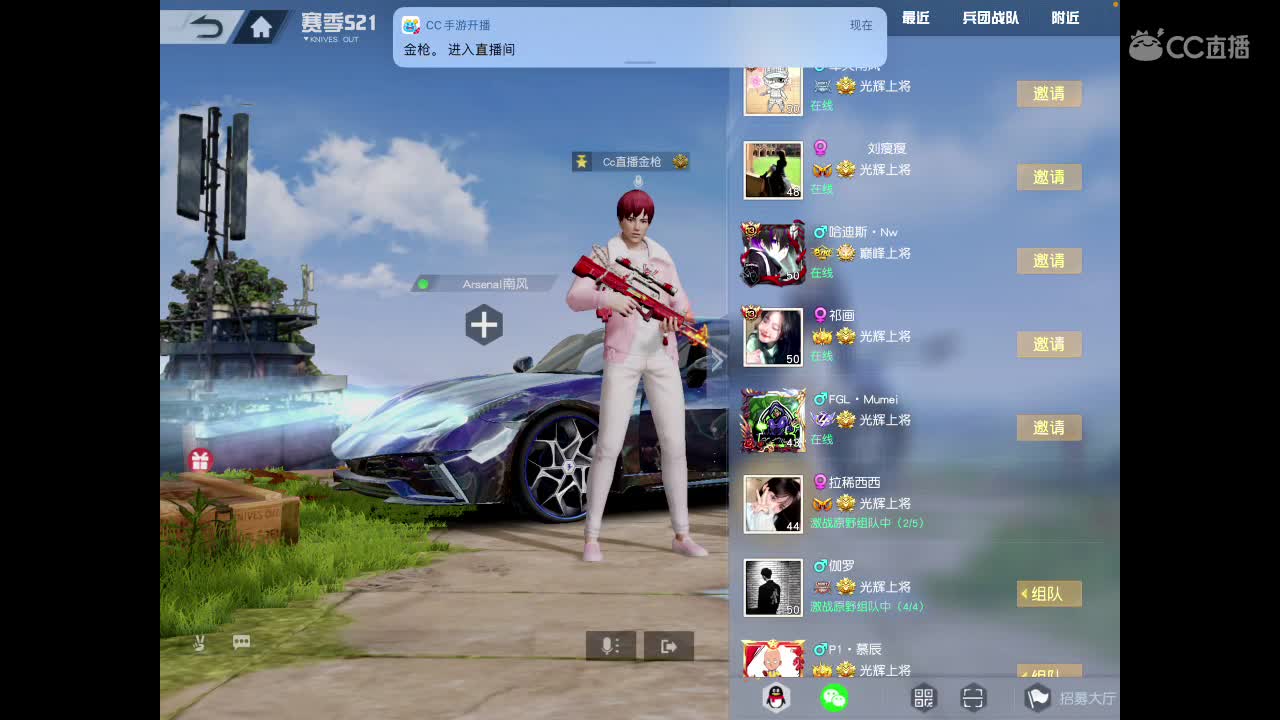Image resolution: width=1280 pixels, height=720 pixels.
Task: Open the QR code icon
Action: coord(925,698)
